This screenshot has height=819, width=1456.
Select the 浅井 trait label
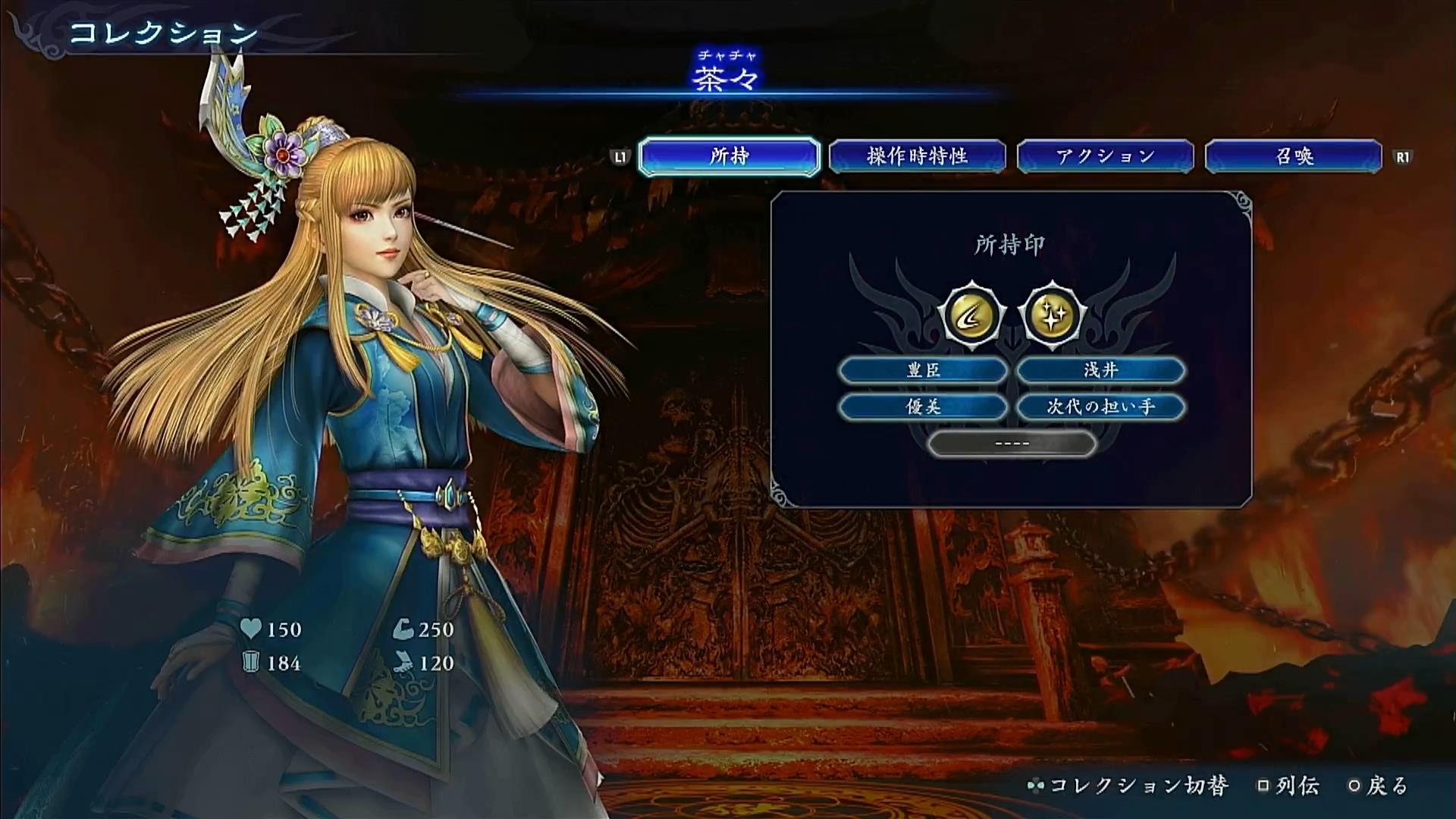coord(1100,370)
